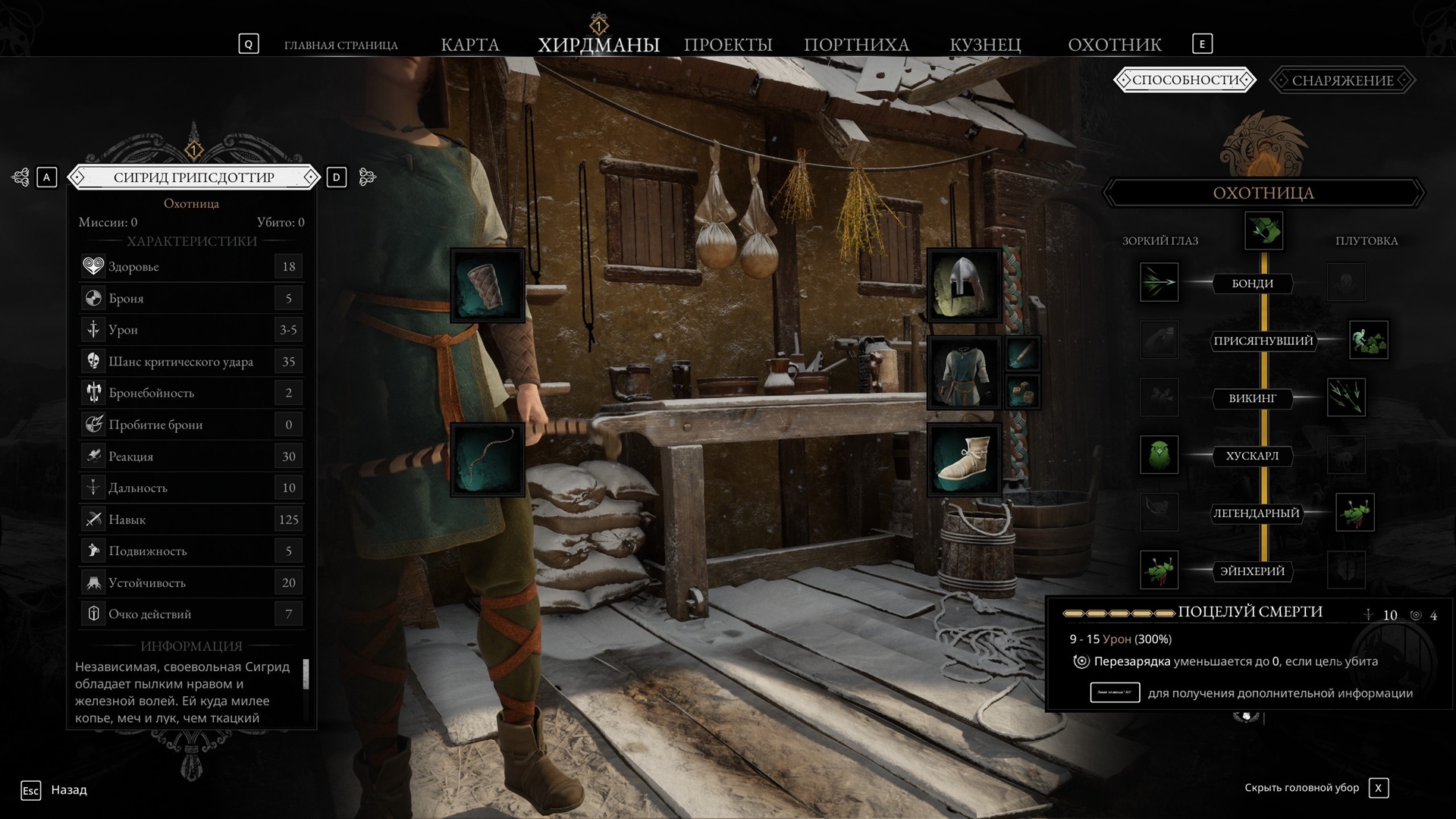Select the Охотник tab
1456x819 pixels.
(1114, 45)
